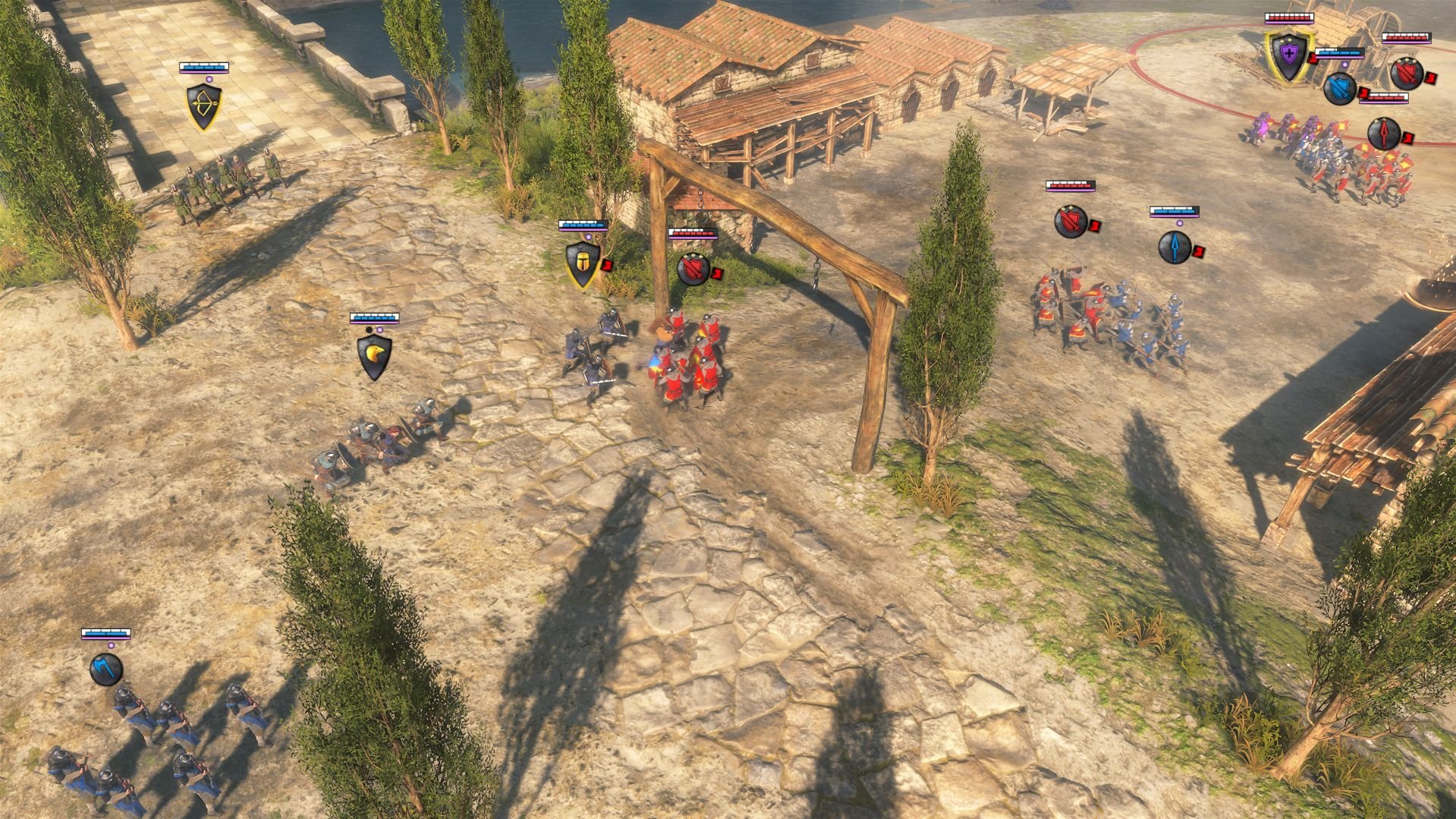The image size is (1456, 819).
Task: Select the red spear unit icon top right
Action: 1384,134
